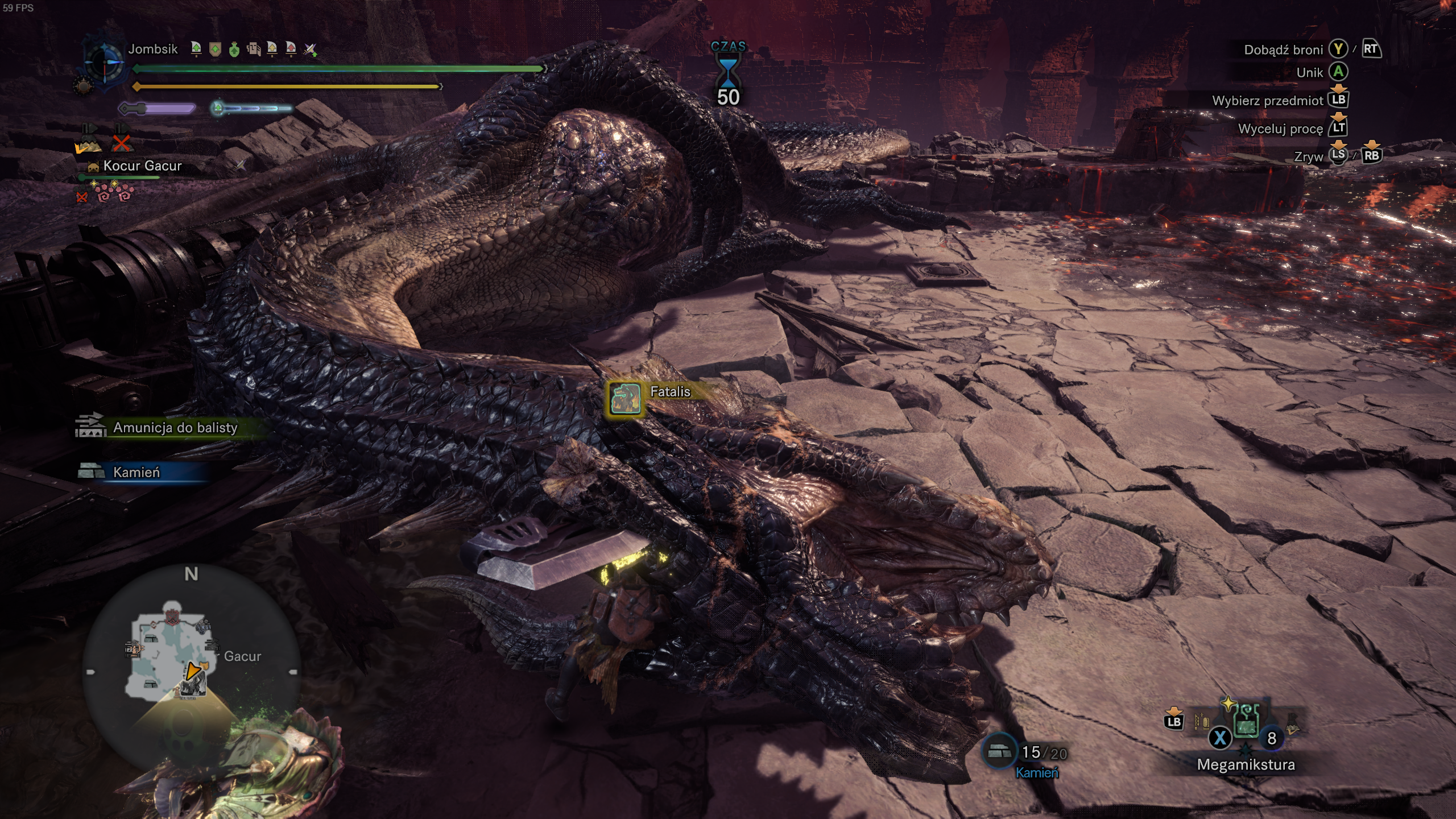Select the previous item in item bar
The image size is (1456, 819).
(x=1201, y=722)
